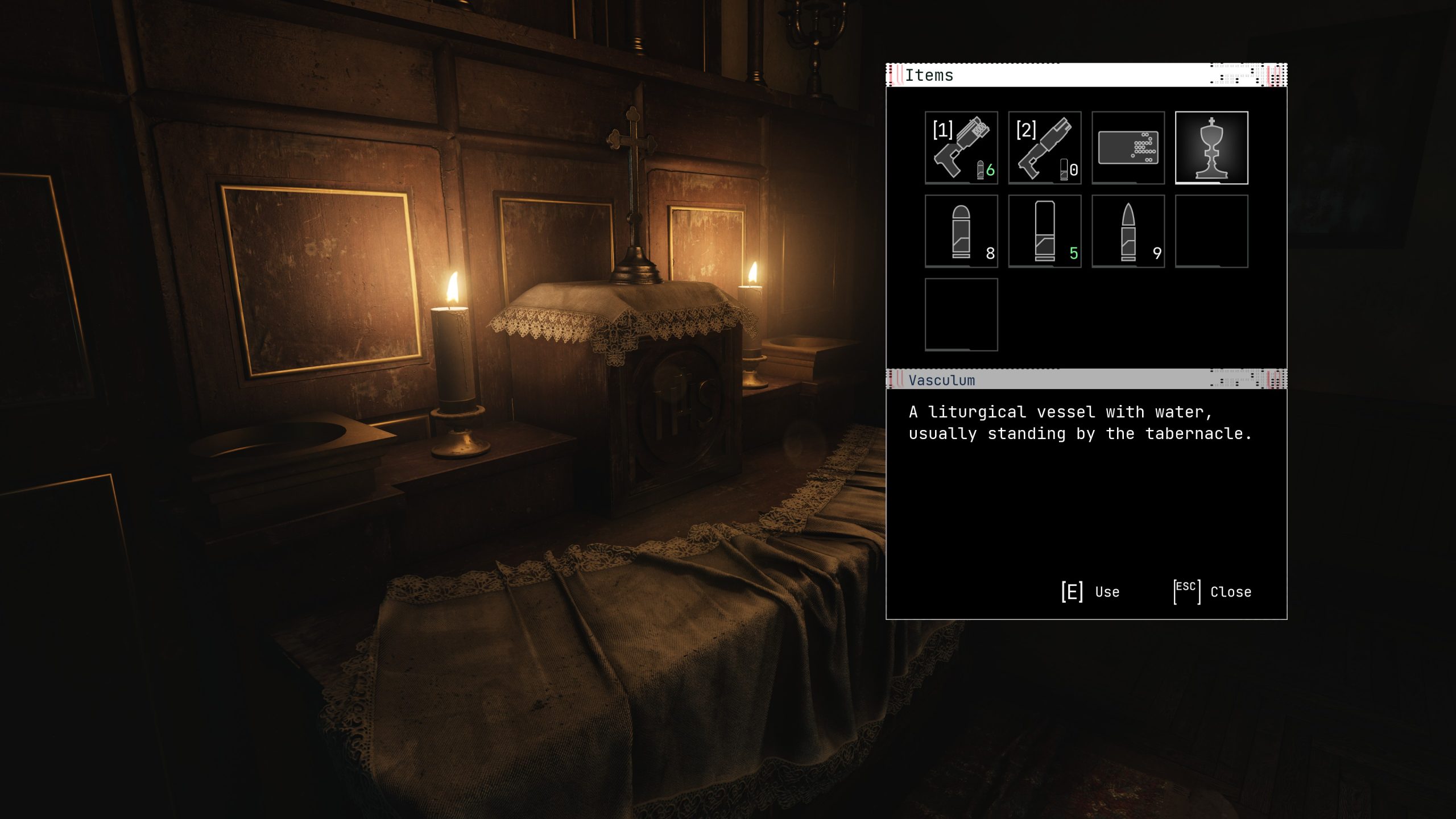Select the Vasculum chalice item
The height and width of the screenshot is (819, 1456).
(x=1211, y=148)
